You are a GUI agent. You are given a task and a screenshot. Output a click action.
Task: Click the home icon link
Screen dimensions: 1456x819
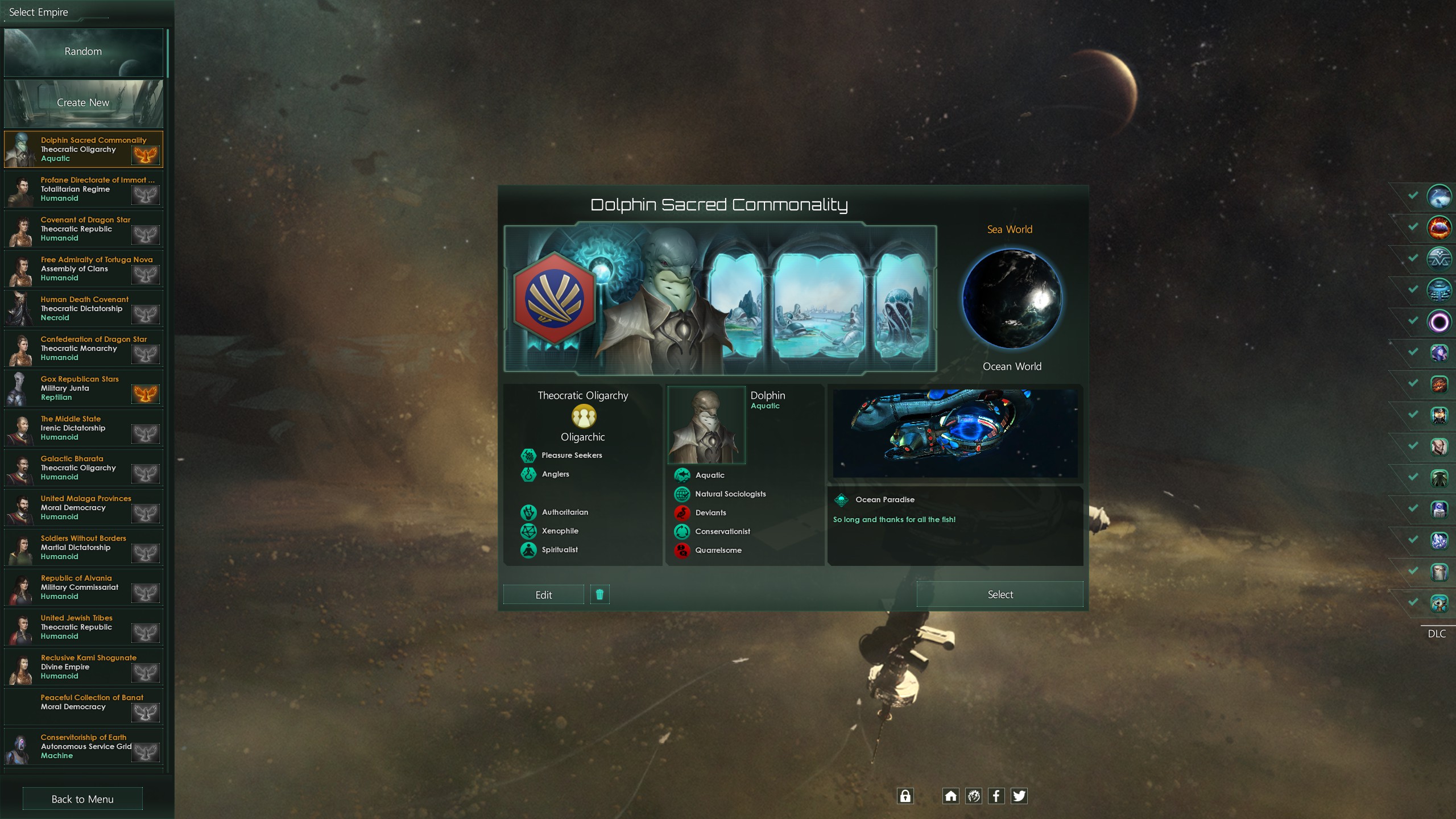(950, 796)
